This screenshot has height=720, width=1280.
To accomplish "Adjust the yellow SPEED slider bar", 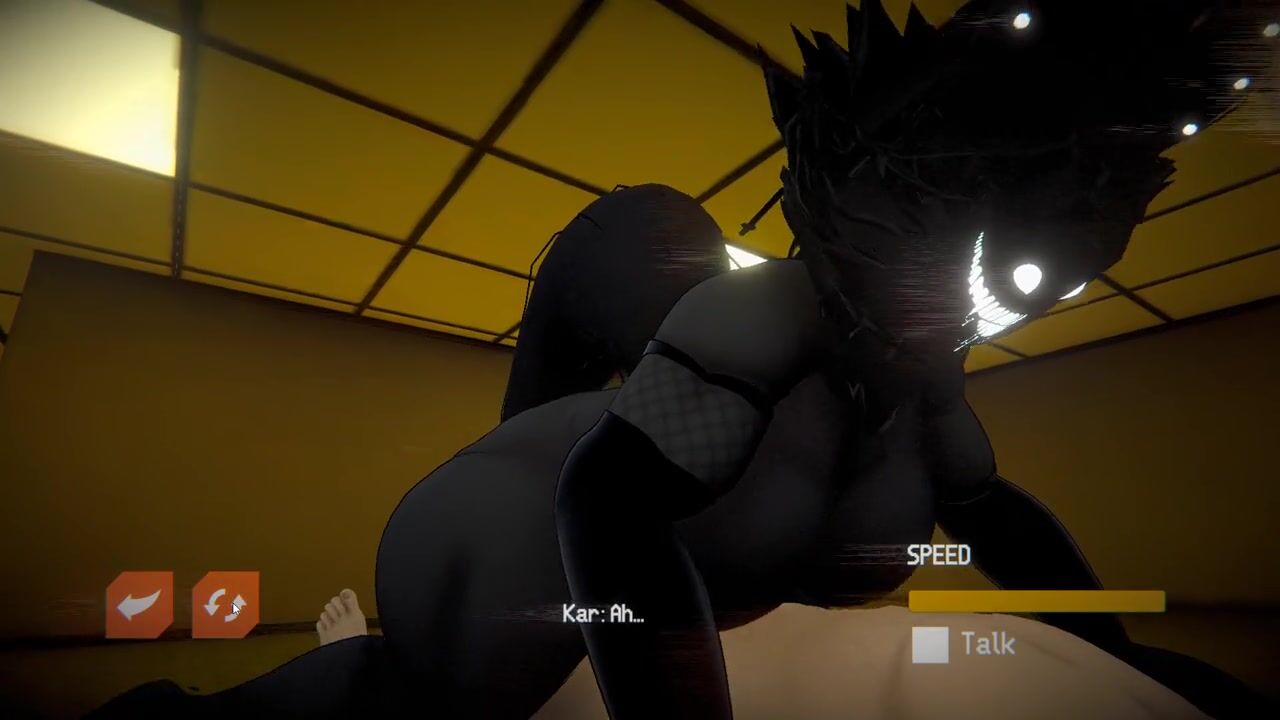I will pyautogui.click(x=1037, y=601).
